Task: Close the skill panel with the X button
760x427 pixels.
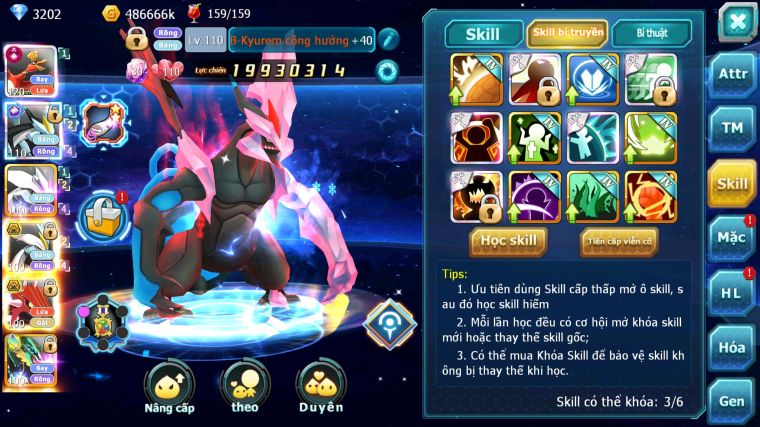Action: pos(737,21)
